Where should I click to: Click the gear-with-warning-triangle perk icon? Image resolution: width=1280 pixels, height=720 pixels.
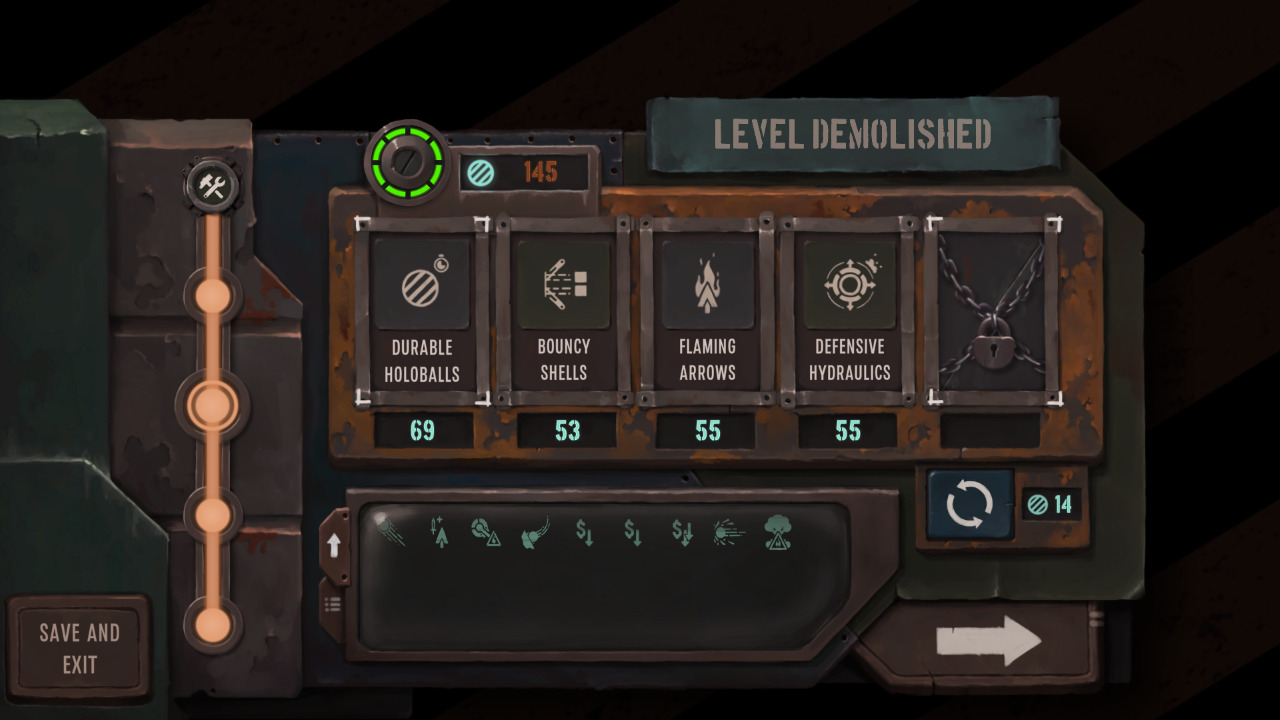(x=485, y=532)
